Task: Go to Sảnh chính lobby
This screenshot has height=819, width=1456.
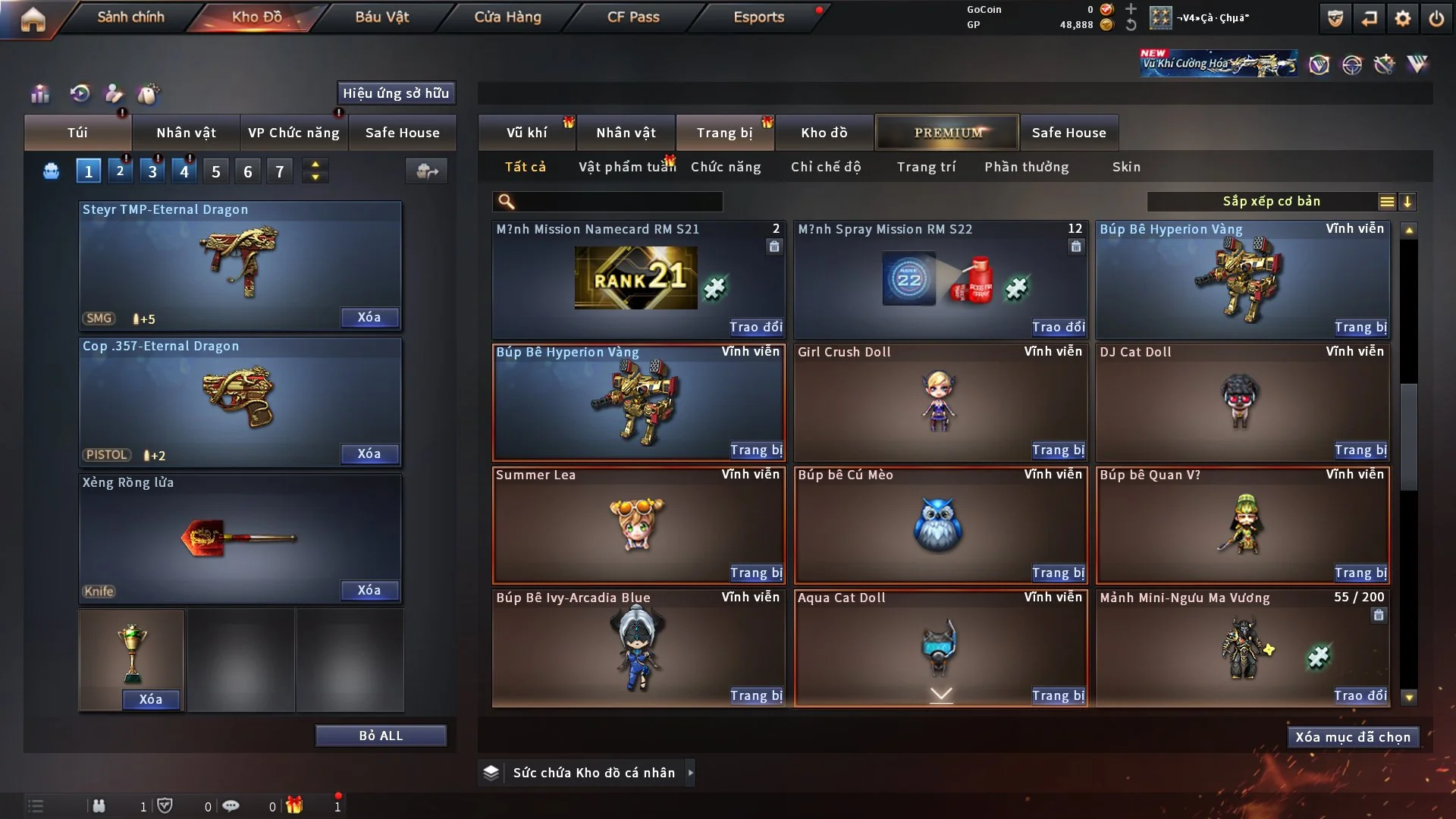Action: click(x=130, y=17)
